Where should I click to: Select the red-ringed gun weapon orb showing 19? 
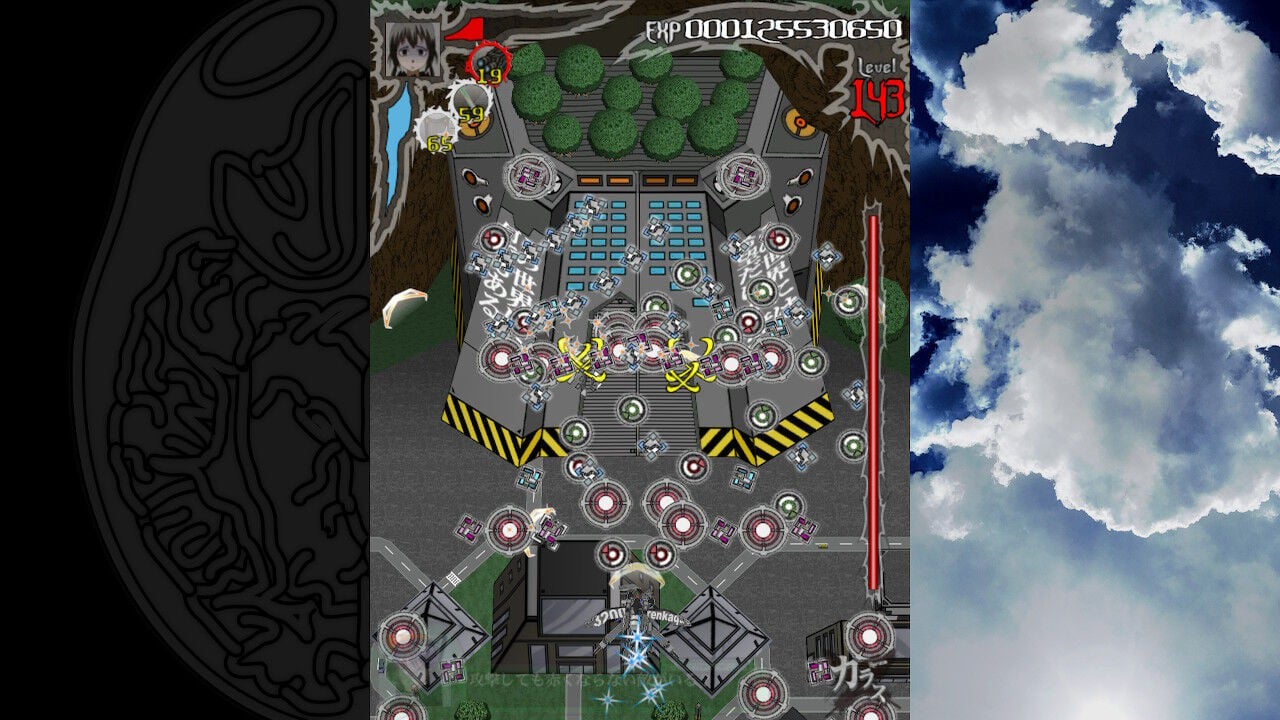[489, 62]
